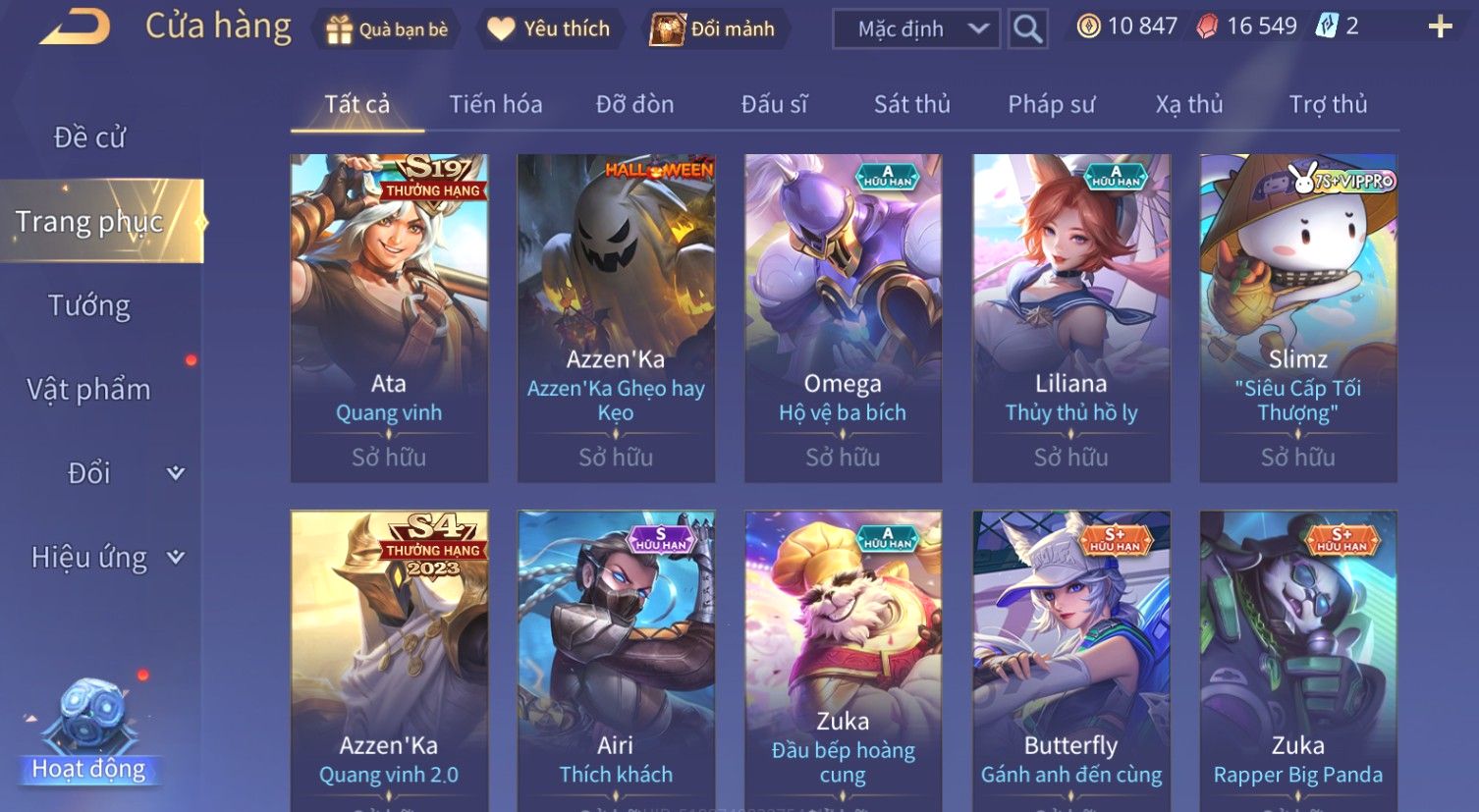Switch to the Tiến hóa tab
Screen dimensions: 1479x812
[x=495, y=104]
